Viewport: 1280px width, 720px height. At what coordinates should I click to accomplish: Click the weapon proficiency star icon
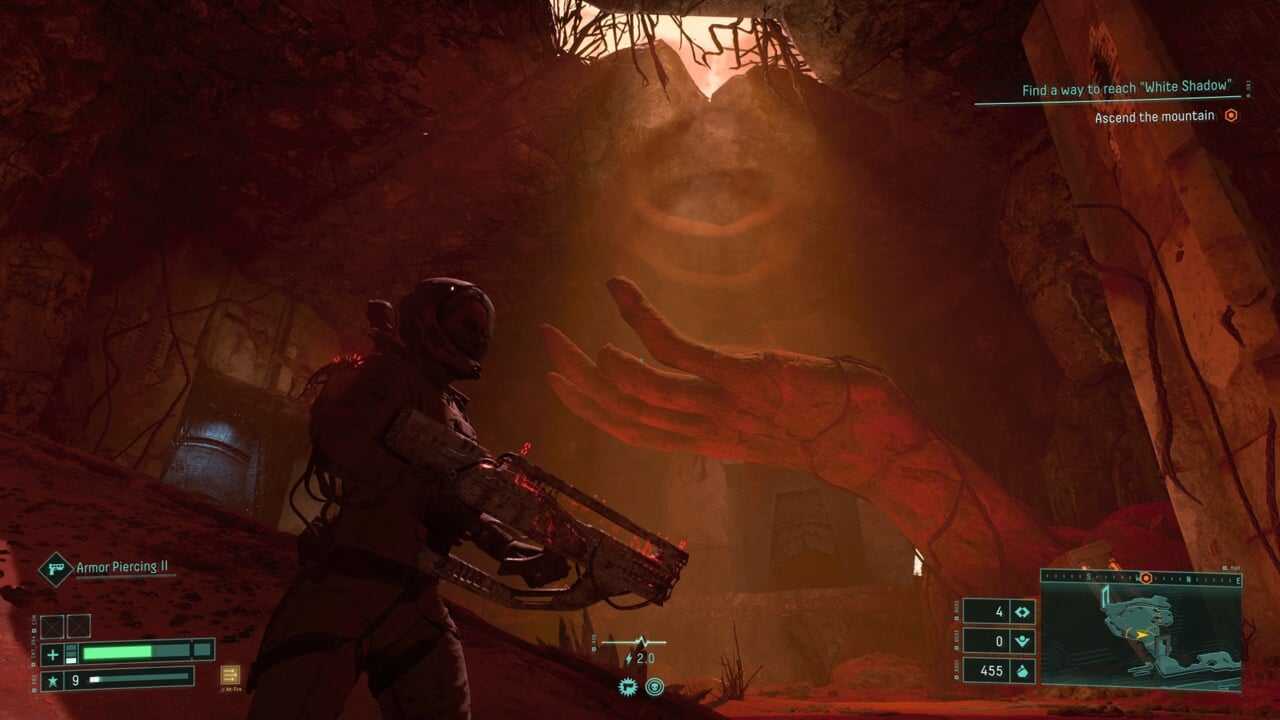[52, 680]
